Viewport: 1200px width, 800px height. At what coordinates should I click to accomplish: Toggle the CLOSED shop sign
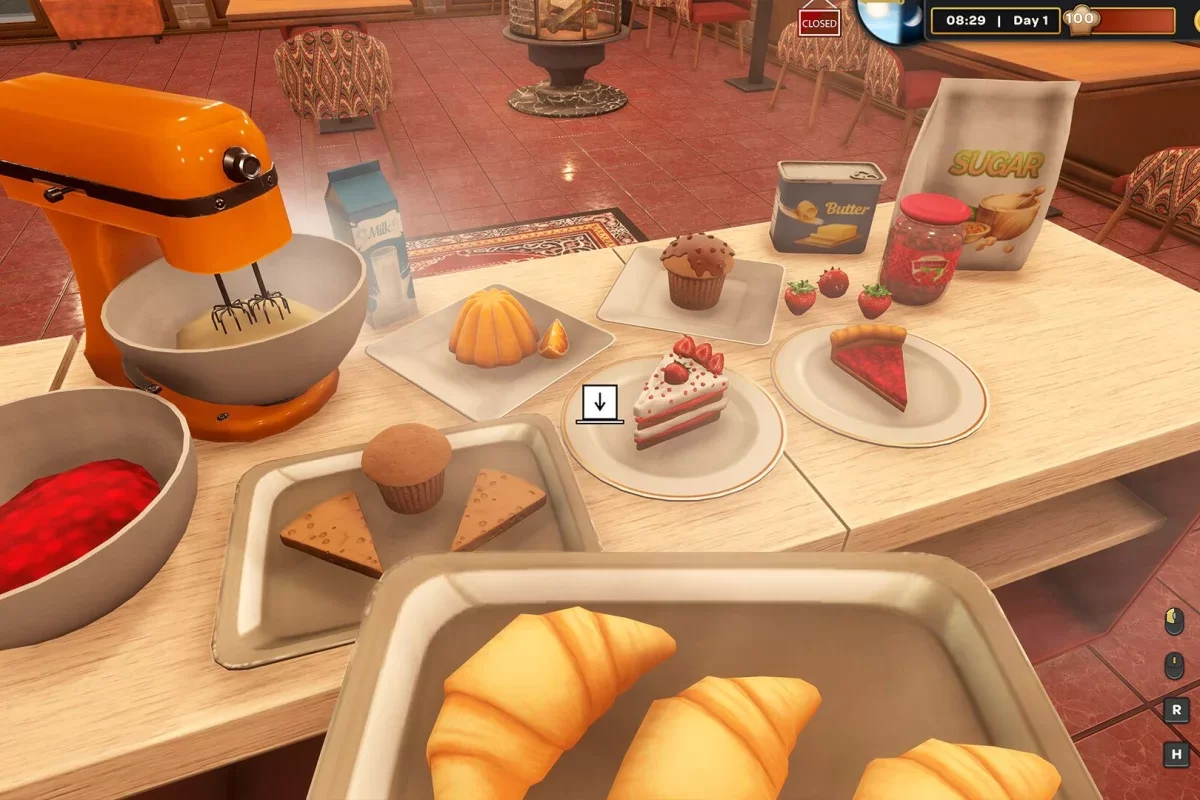(819, 22)
